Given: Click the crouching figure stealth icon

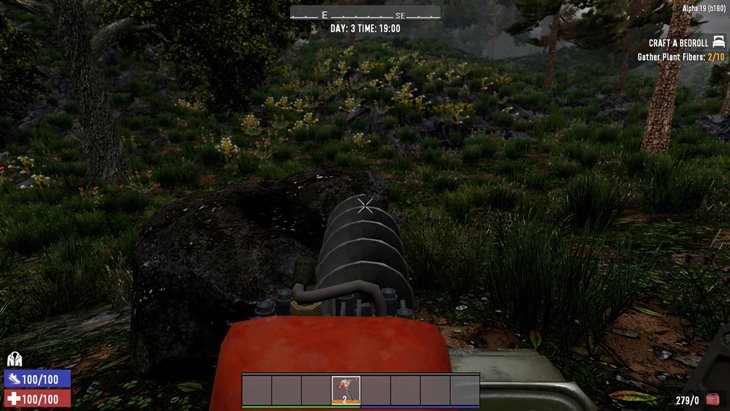Looking at the screenshot, I should pos(14,360).
